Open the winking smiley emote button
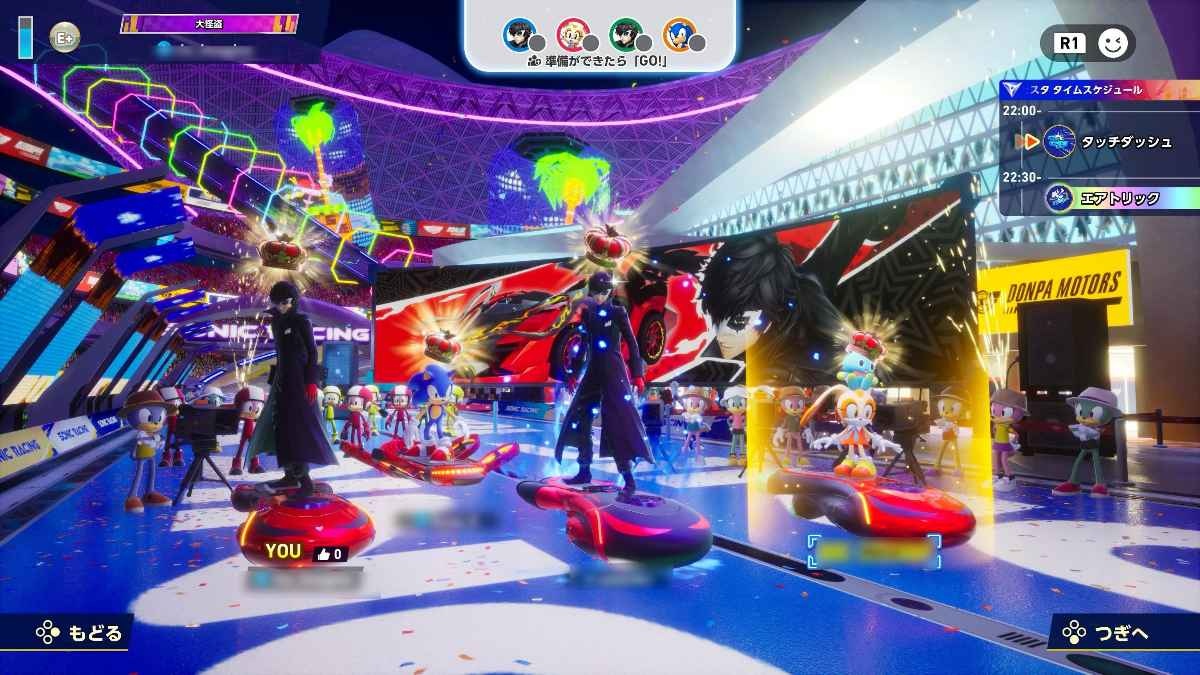Screen dimensions: 1200x675 click(x=1111, y=43)
